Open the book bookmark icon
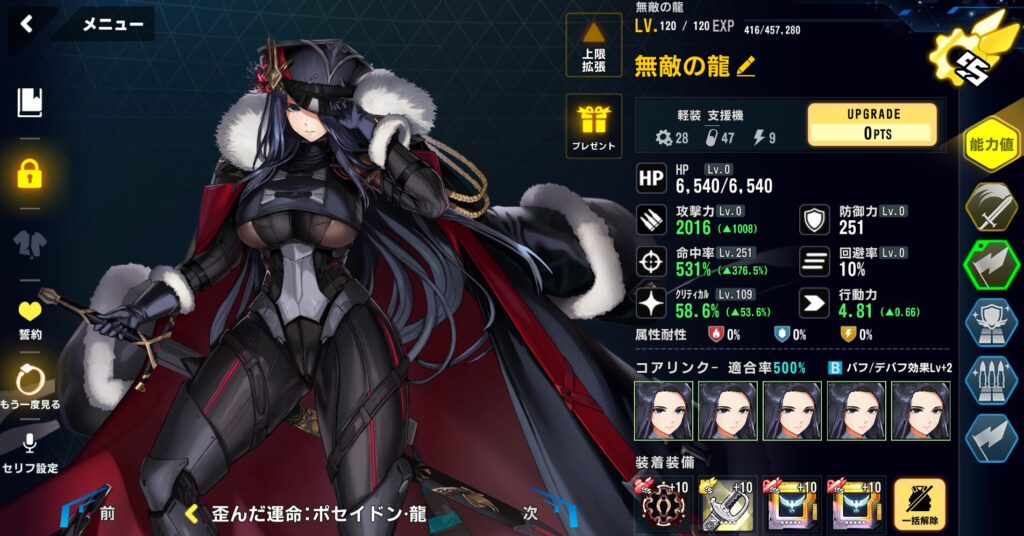The height and width of the screenshot is (536, 1024). click(x=30, y=102)
